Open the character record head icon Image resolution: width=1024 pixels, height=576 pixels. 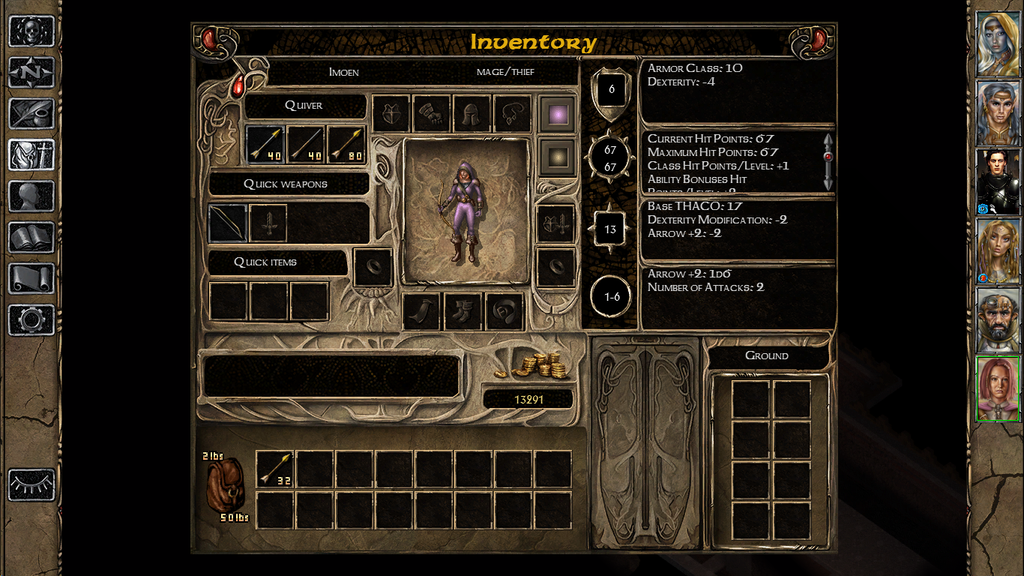(31, 196)
